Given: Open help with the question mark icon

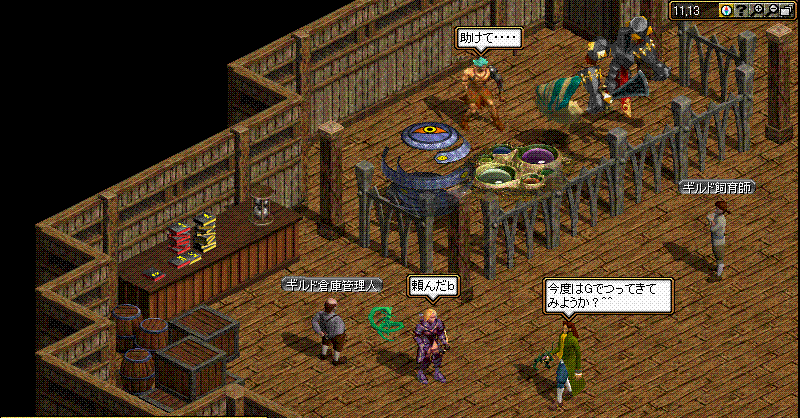Looking at the screenshot, I should coord(742,10).
